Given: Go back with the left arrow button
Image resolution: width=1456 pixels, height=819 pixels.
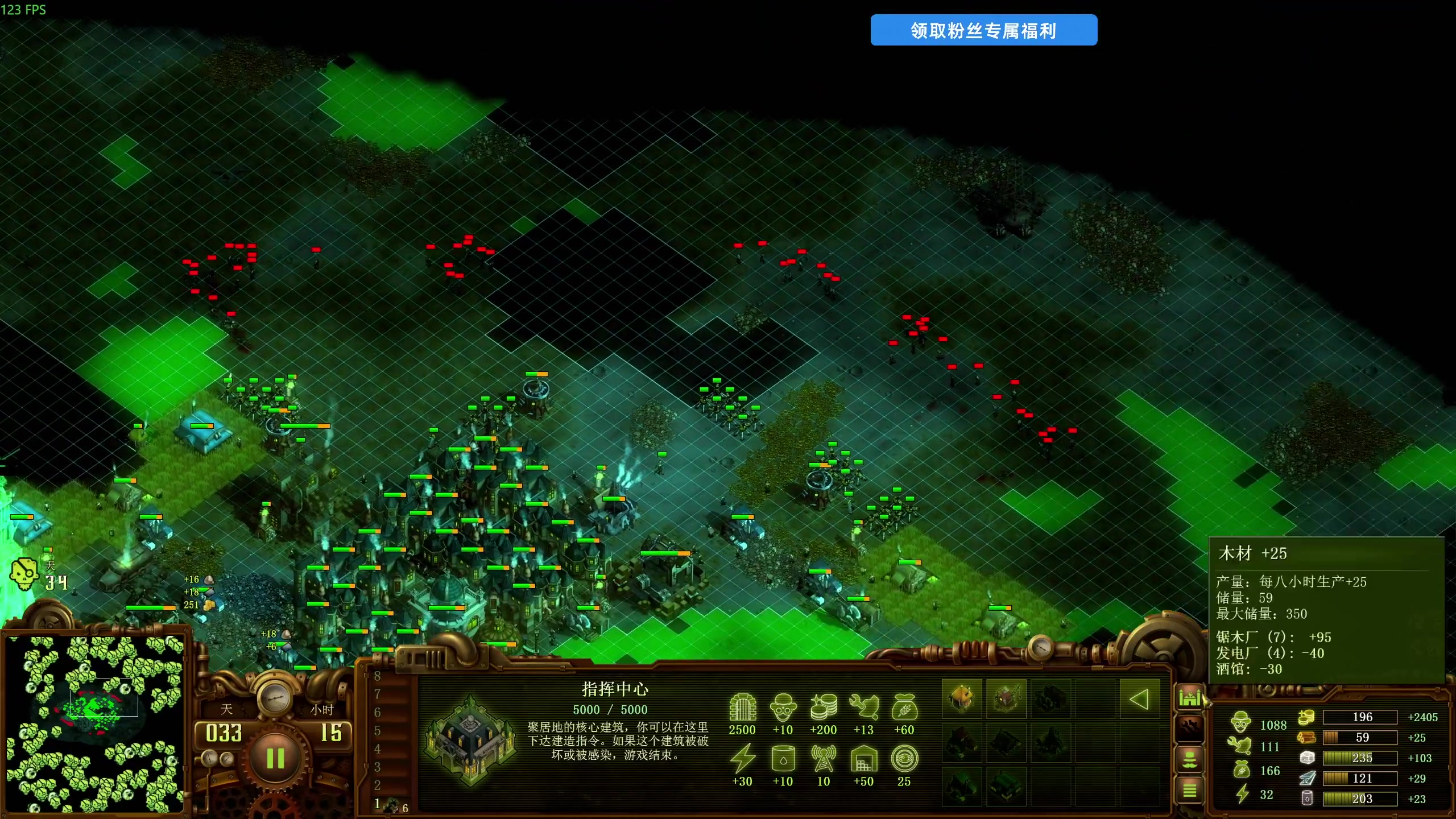Looking at the screenshot, I should [1139, 699].
